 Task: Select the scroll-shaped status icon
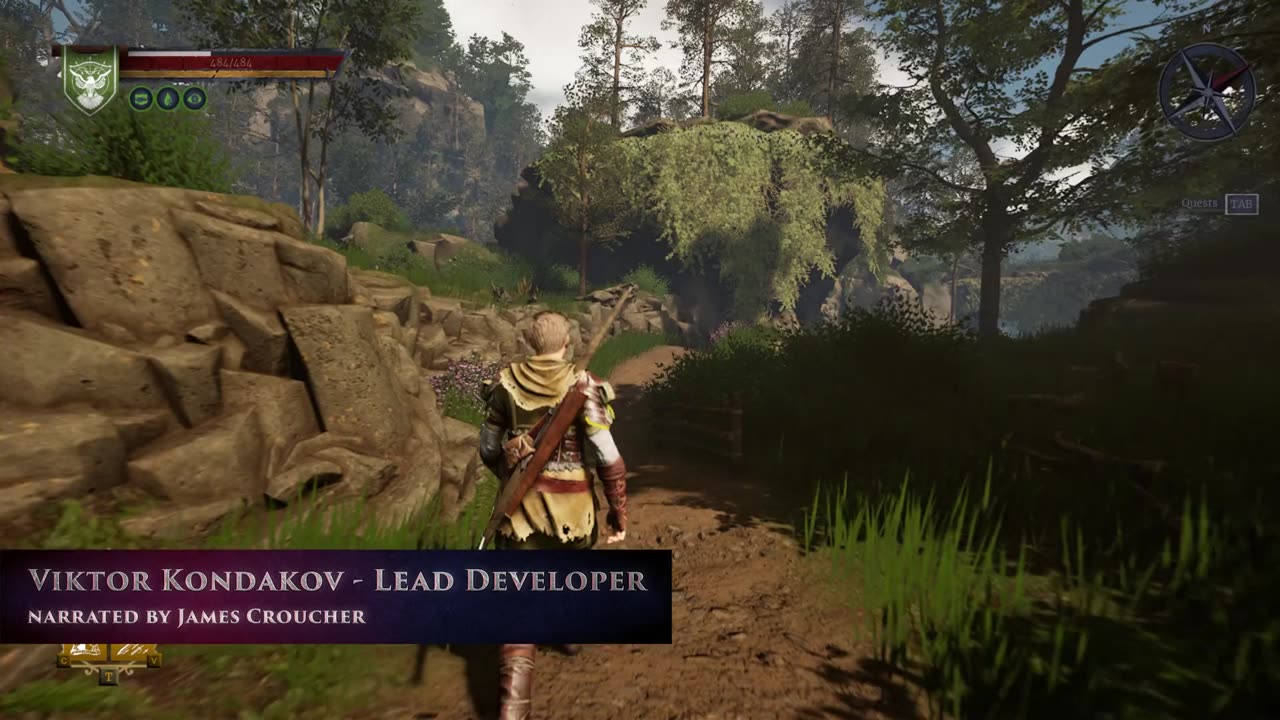point(141,98)
